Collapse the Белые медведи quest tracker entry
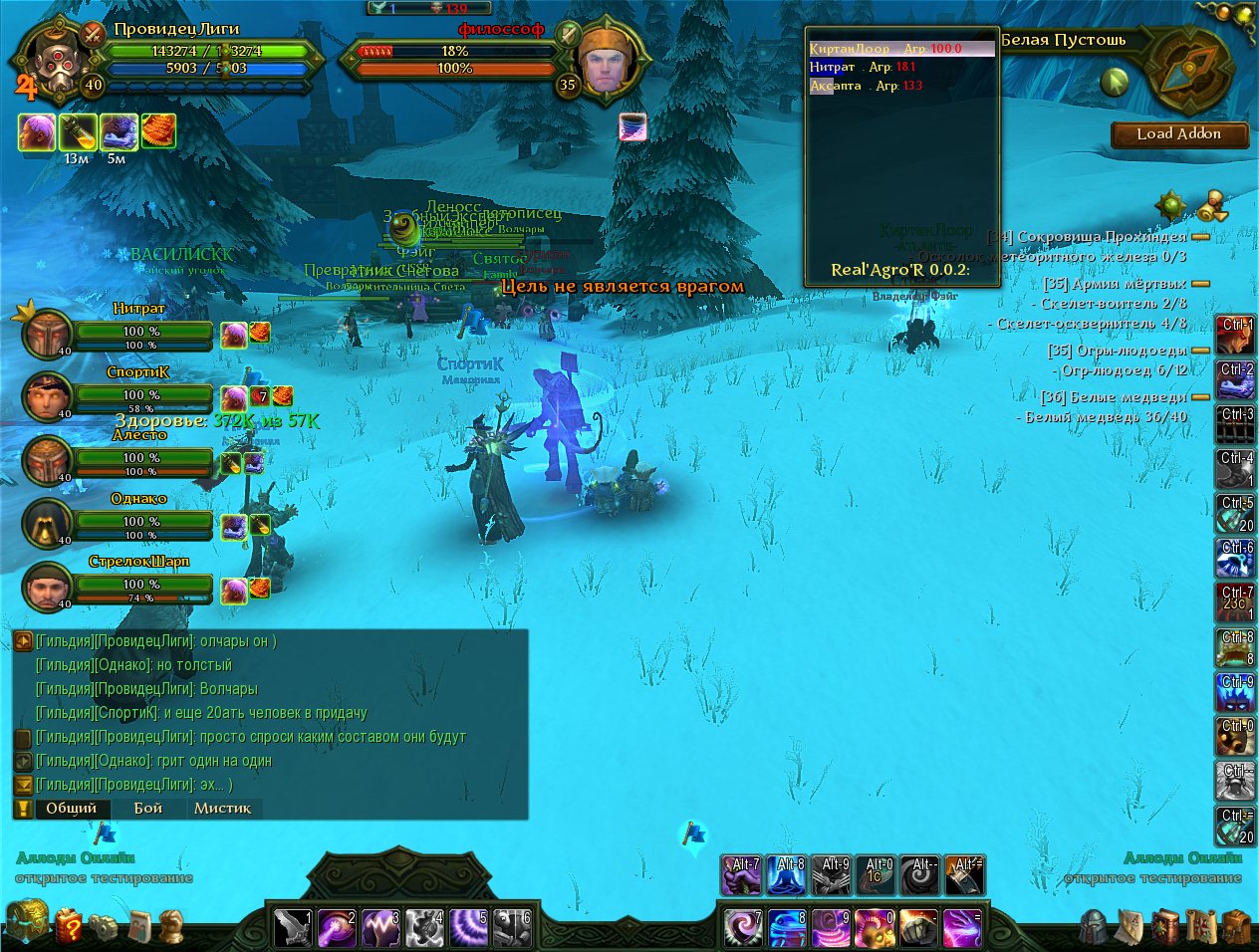Viewport: 1259px width, 952px height. click(1200, 397)
